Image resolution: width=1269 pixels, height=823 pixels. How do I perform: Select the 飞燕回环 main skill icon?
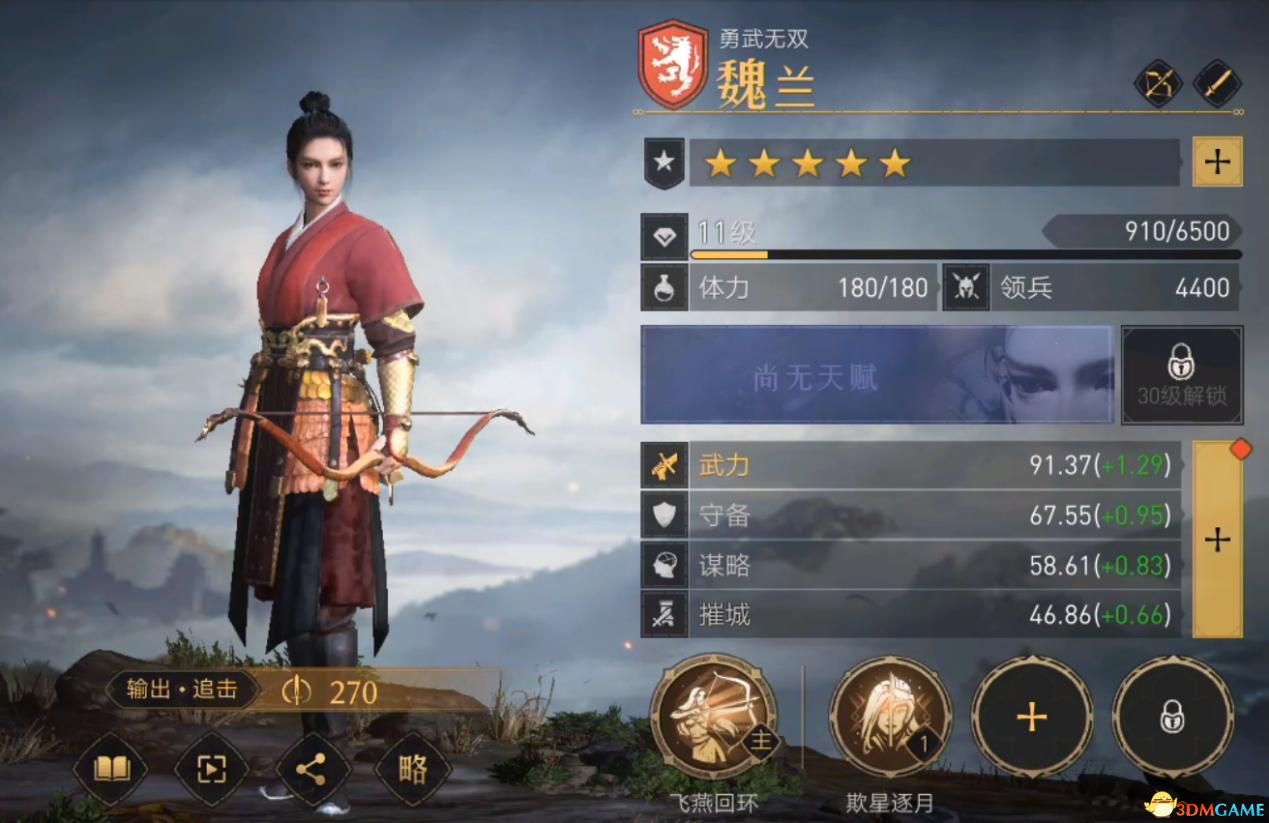tap(713, 716)
